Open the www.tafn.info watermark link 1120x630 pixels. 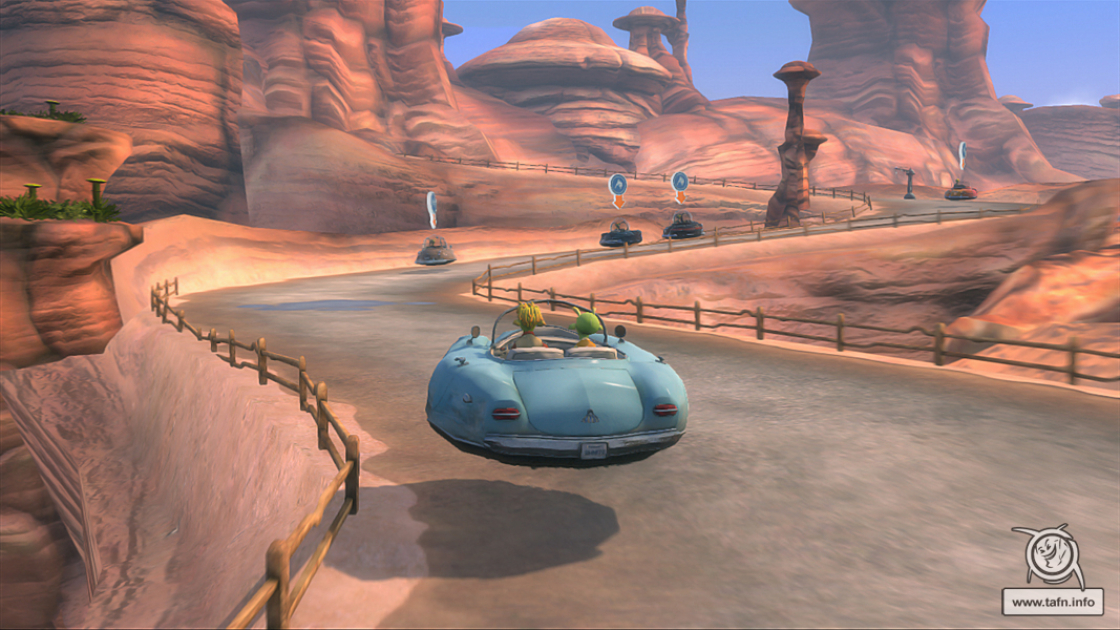[1052, 602]
